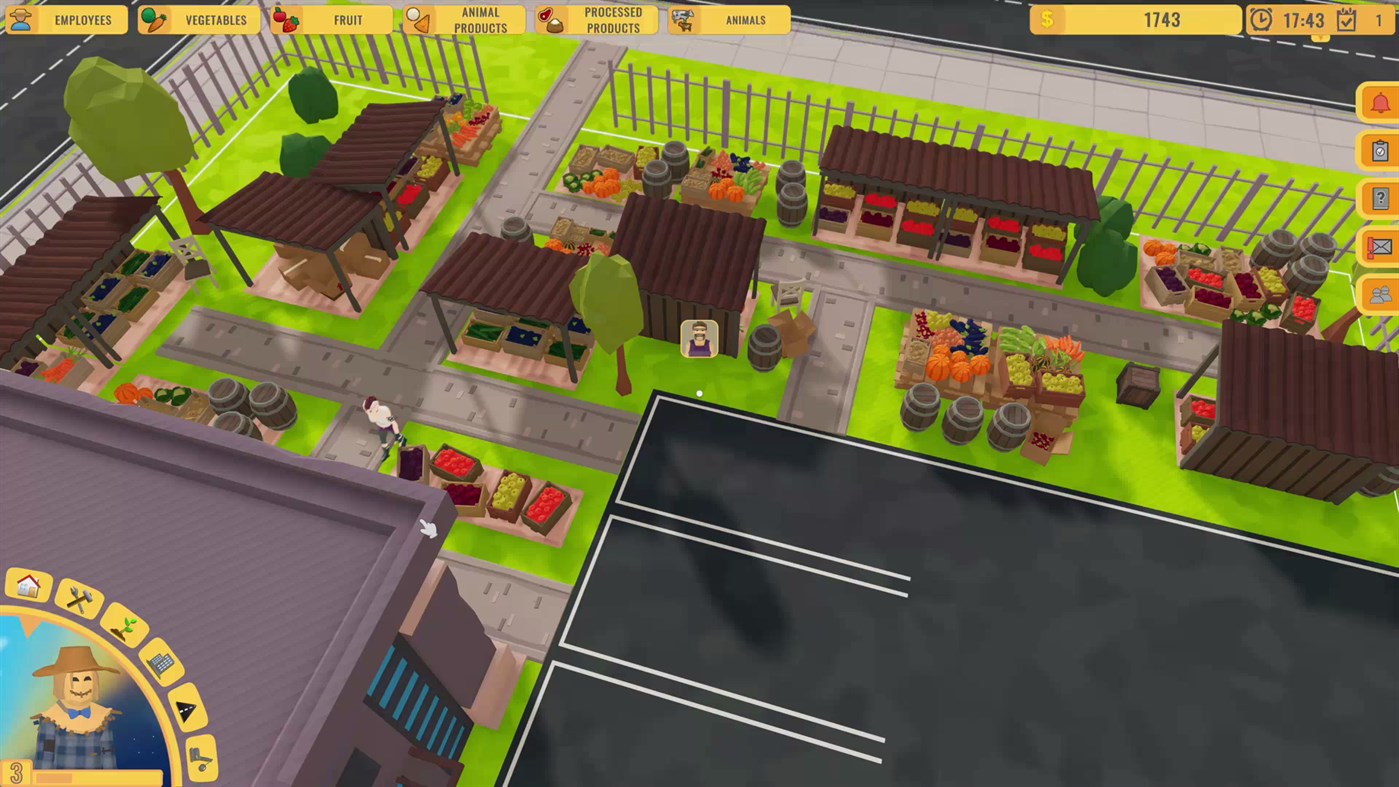Open the mailbox envelope panel
The image size is (1399, 787).
coord(1380,246)
